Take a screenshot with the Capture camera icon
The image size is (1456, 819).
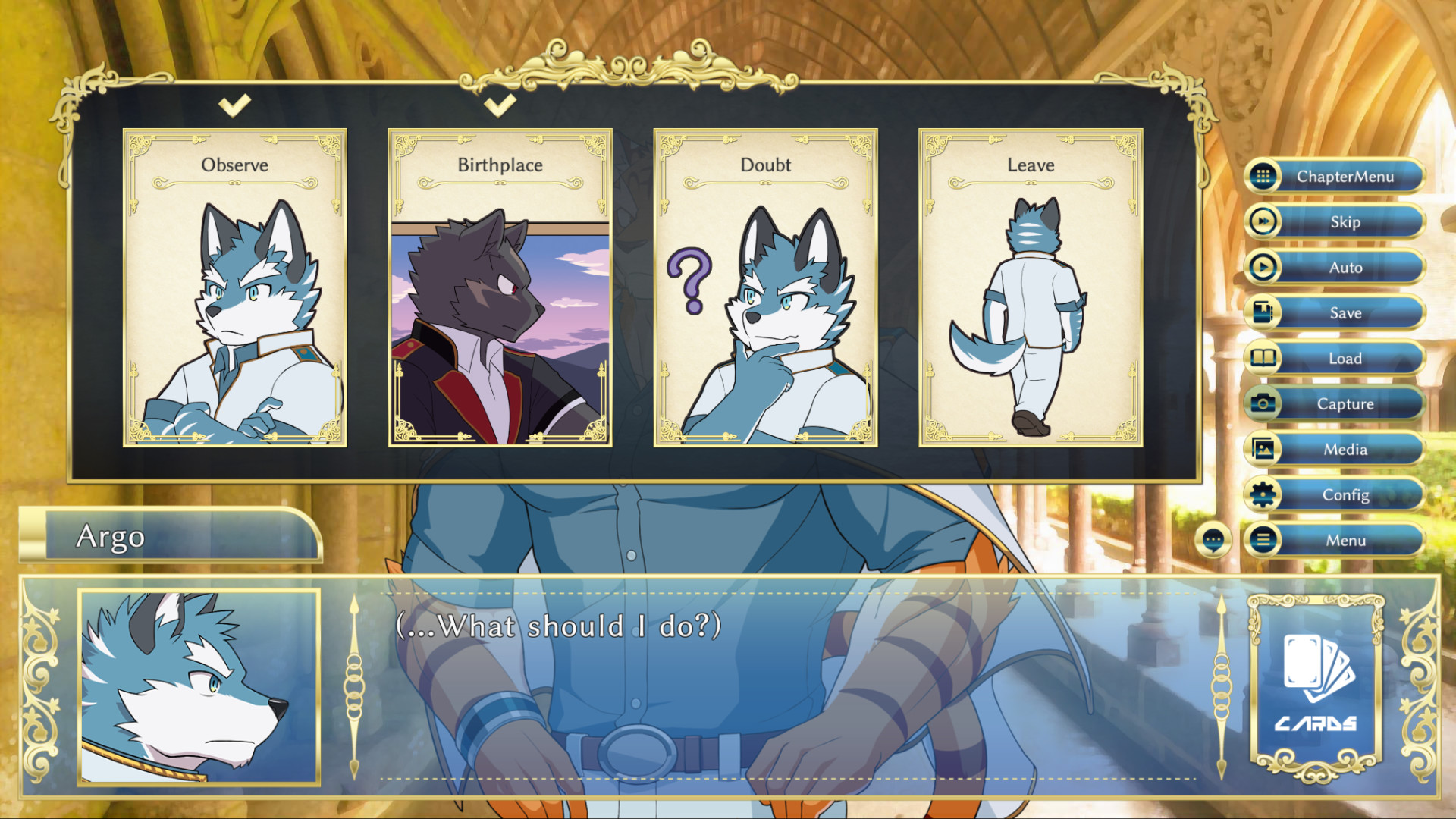click(x=1263, y=403)
